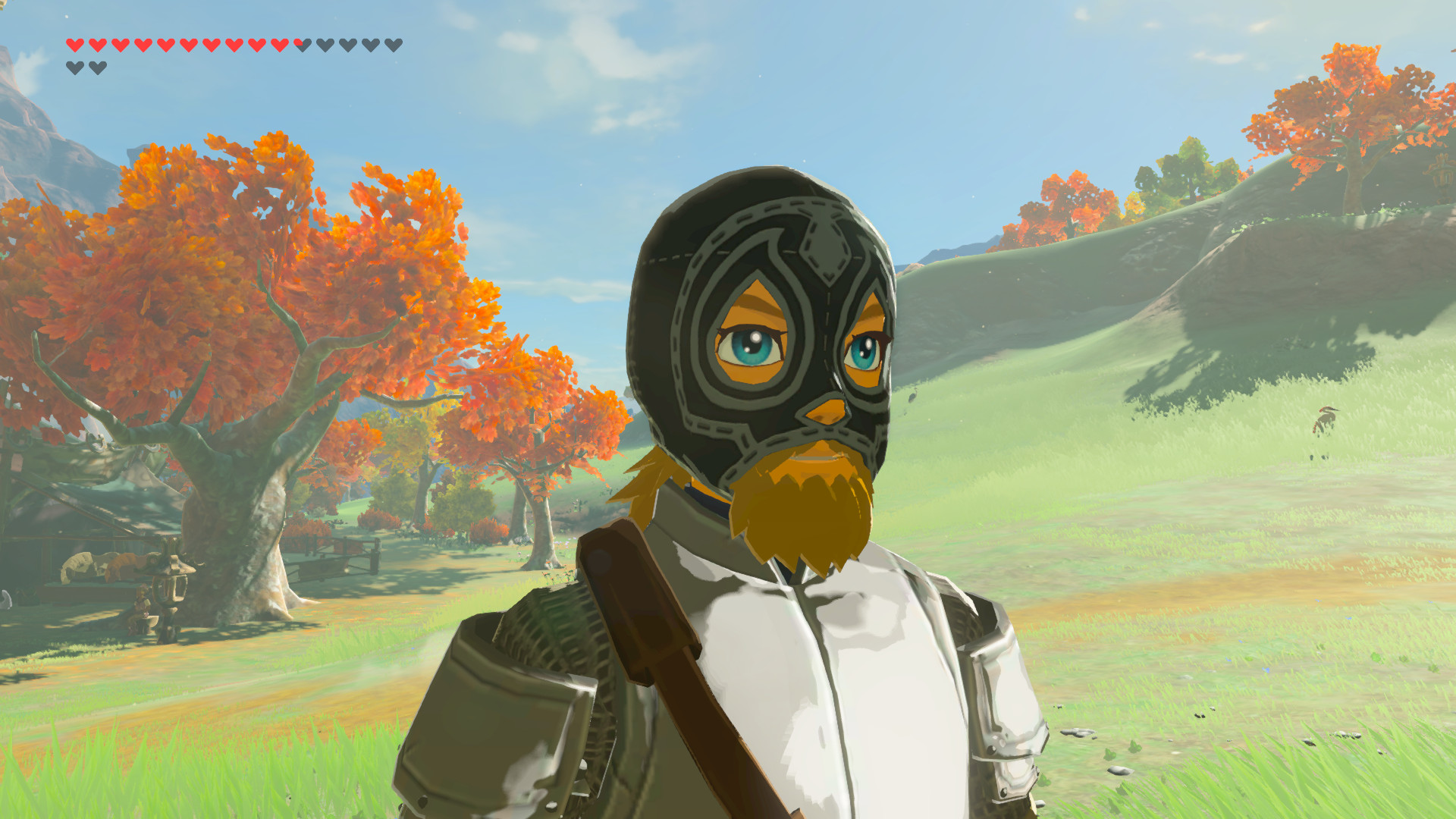The width and height of the screenshot is (1456, 819).
Task: Click the second heart in bottom heart row
Action: click(97, 67)
